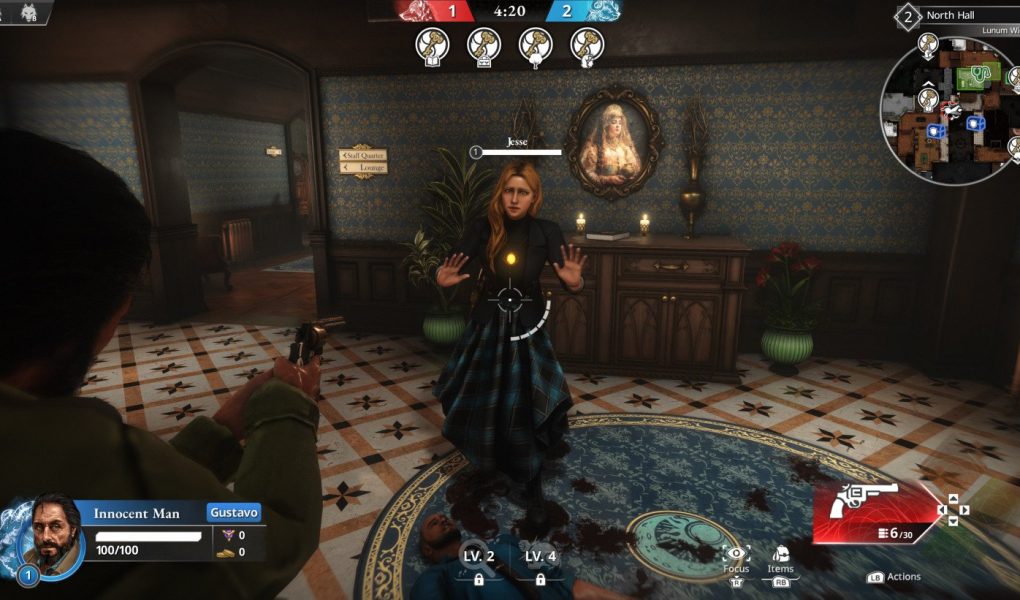1020x600 pixels.
Task: Click the key objective icon with book symbol
Action: click(x=433, y=44)
